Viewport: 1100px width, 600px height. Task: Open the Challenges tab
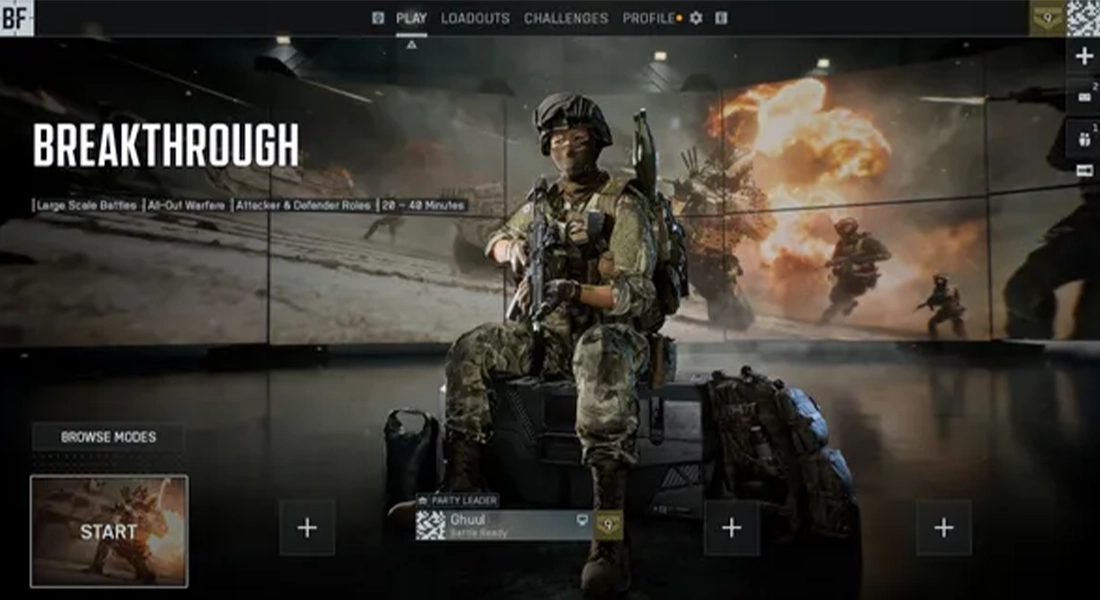566,18
